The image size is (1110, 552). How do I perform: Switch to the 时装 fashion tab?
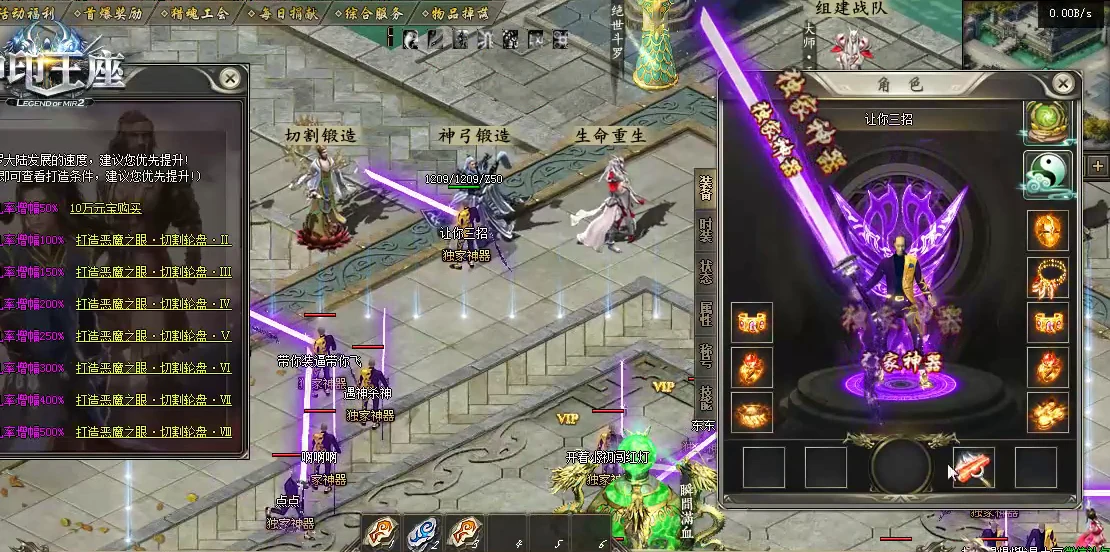click(x=706, y=232)
